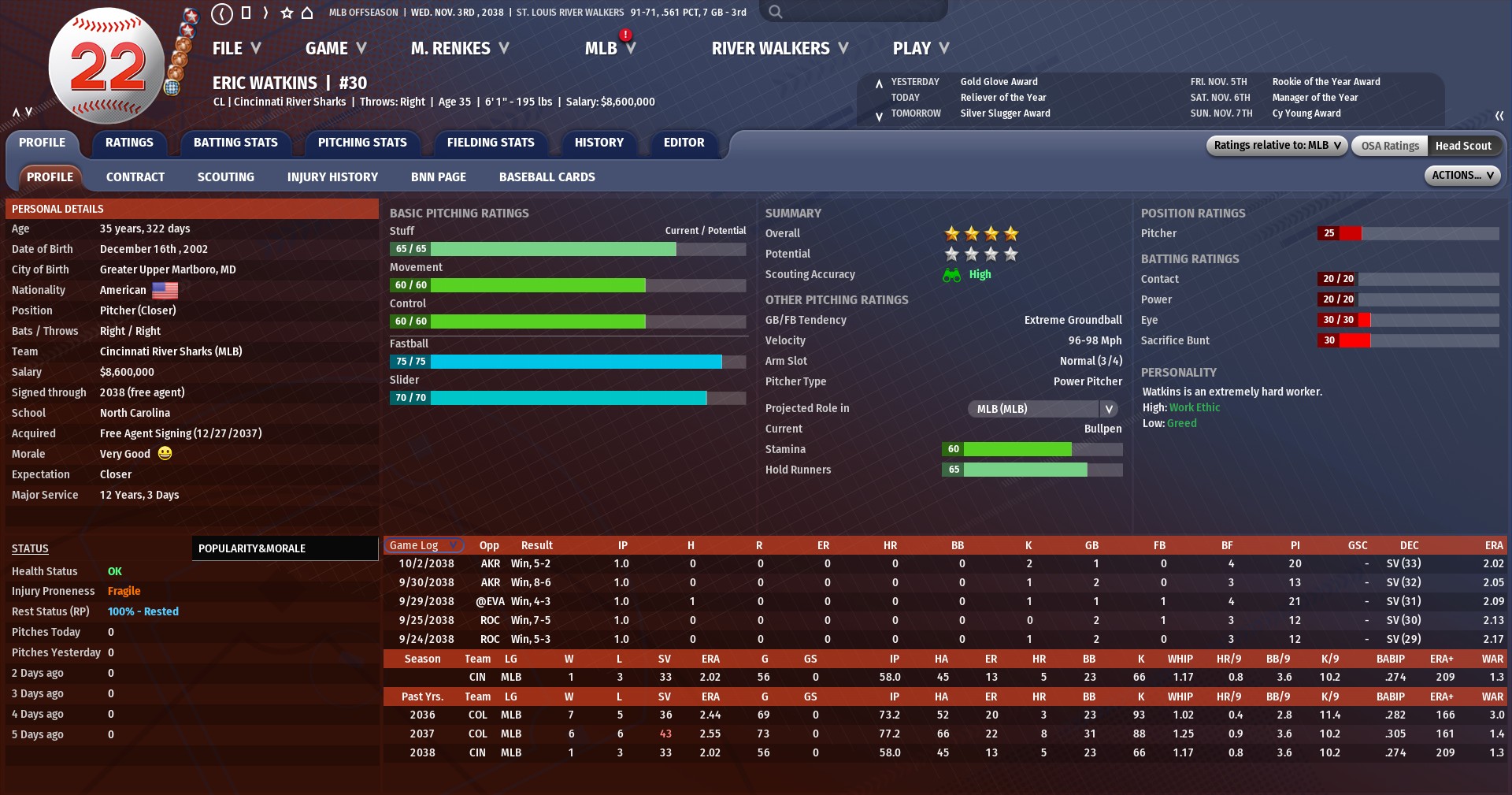Change the Ratings relative to MLB dropdown
Image resolution: width=1512 pixels, height=795 pixels.
click(x=1276, y=146)
